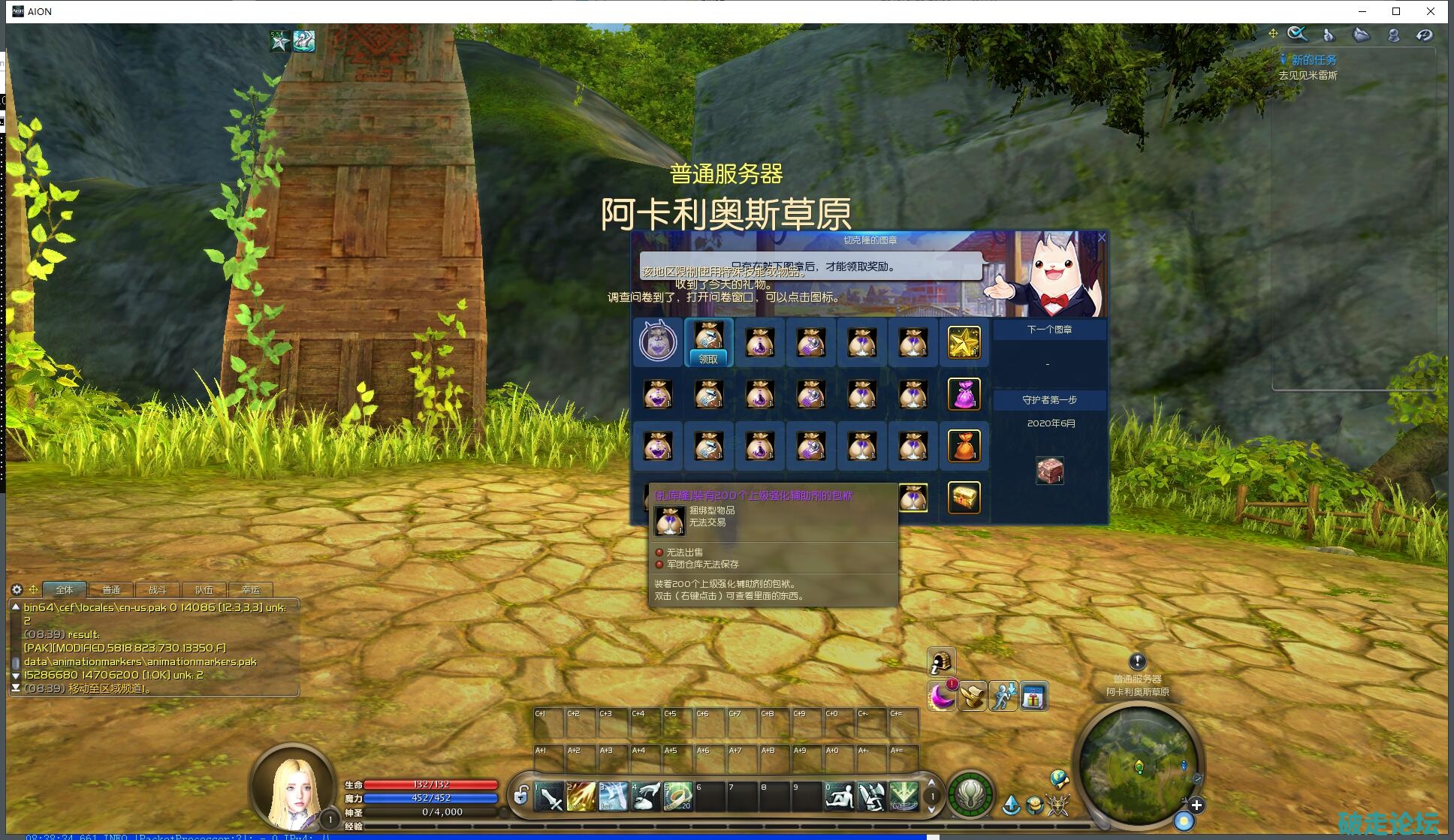Open the gift calendar icon
The image size is (1454, 840).
click(x=1034, y=697)
